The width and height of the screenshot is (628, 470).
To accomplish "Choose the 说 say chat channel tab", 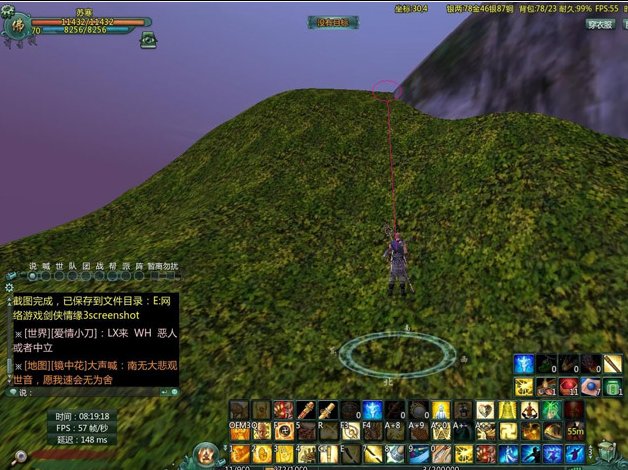I will point(33,266).
